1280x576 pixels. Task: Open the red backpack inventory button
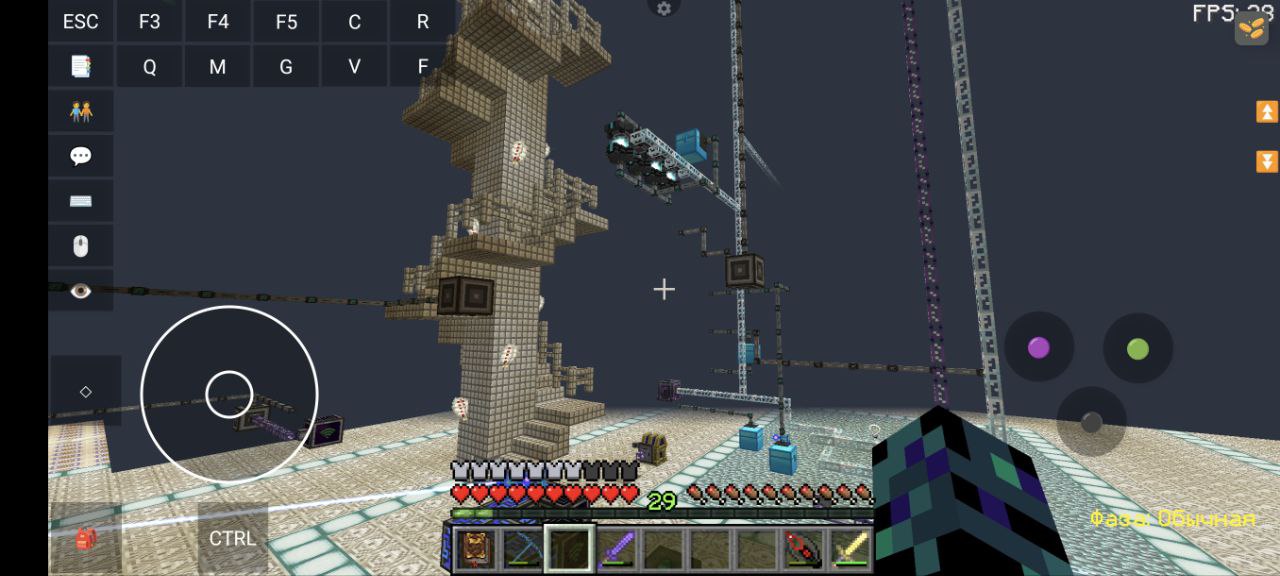pyautogui.click(x=86, y=538)
